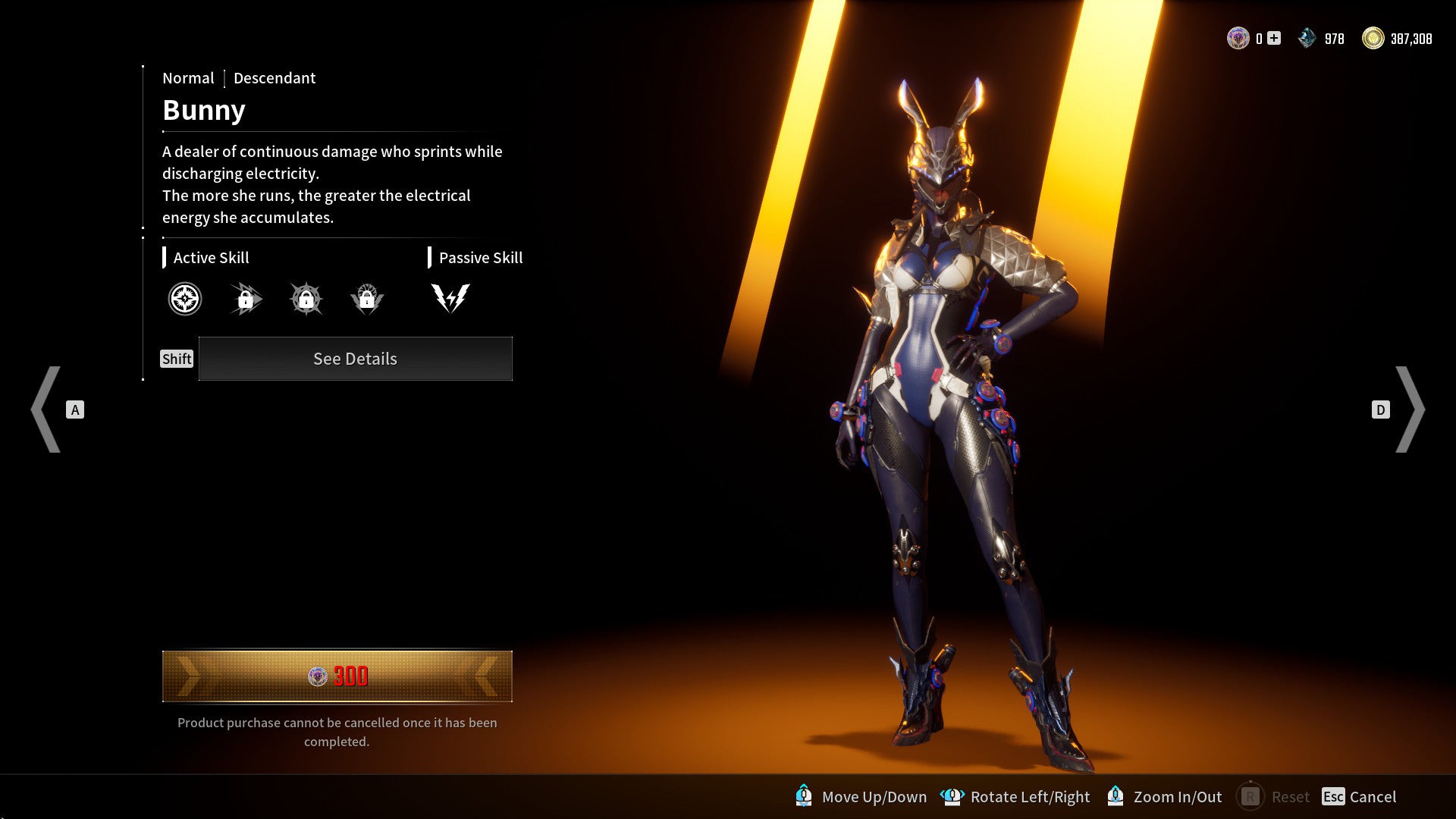The height and width of the screenshot is (819, 1456).
Task: Click the Shift key hint label
Action: tap(176, 359)
